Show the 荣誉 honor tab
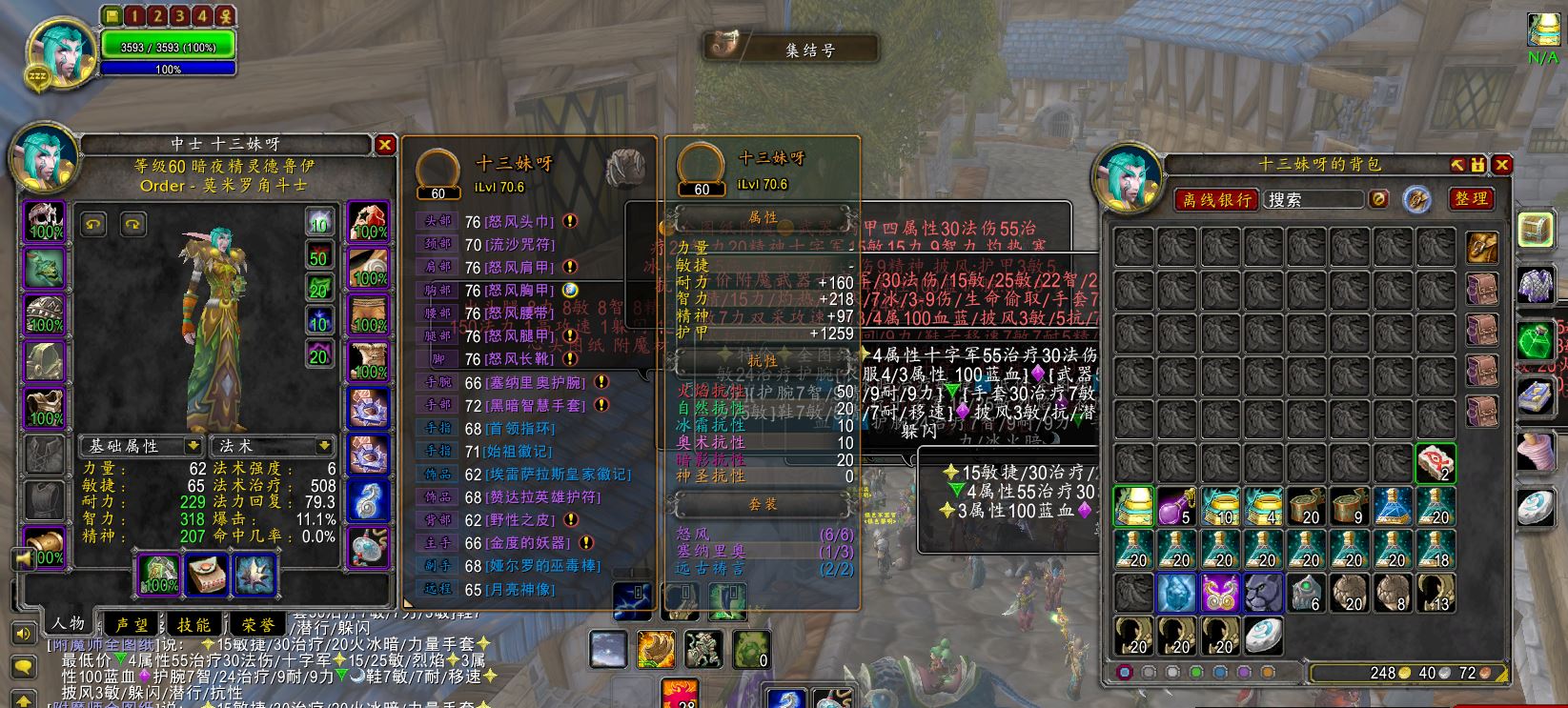Image resolution: width=1568 pixels, height=708 pixels. point(257,624)
